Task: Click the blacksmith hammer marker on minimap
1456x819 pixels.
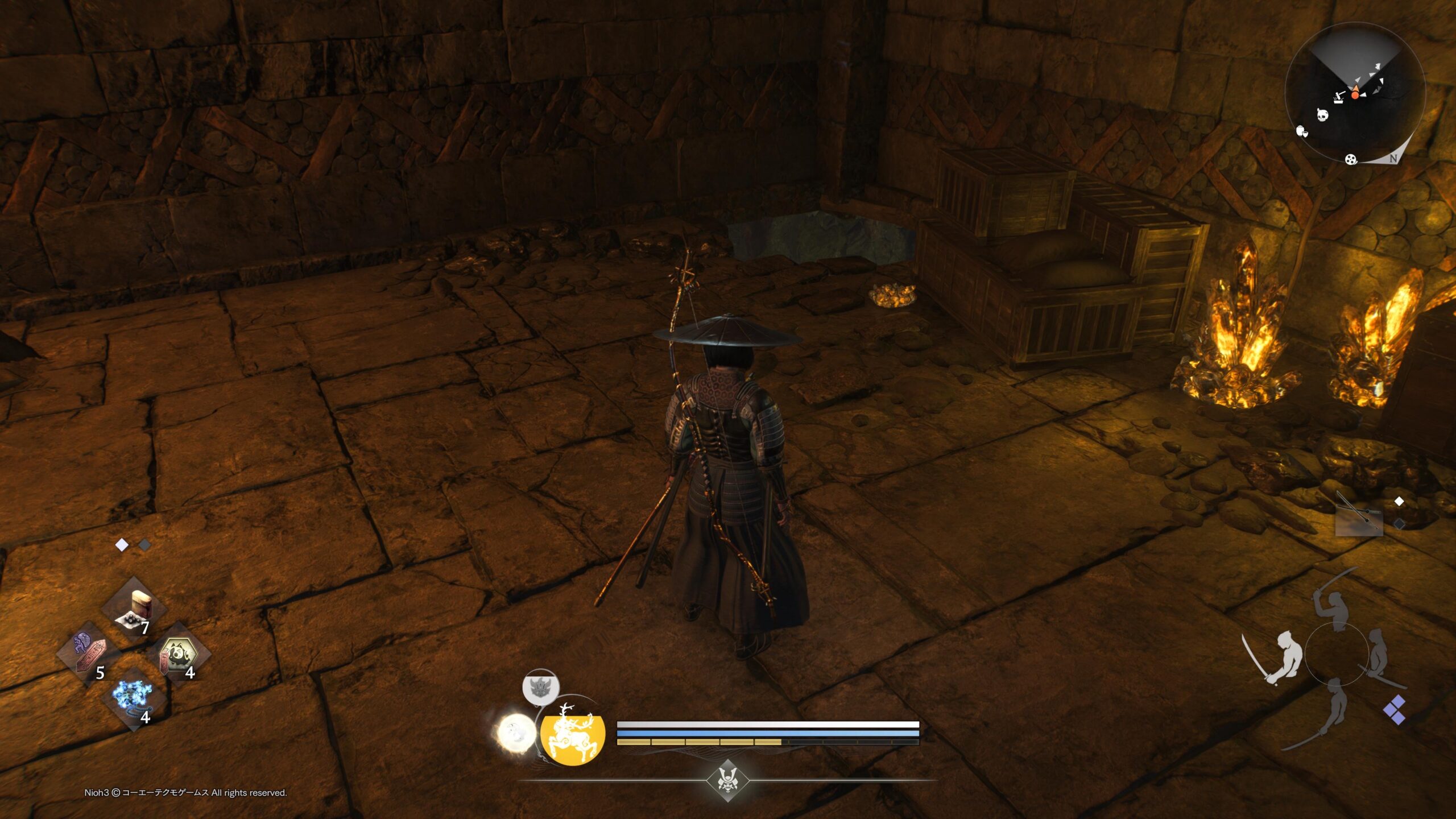Action: pyautogui.click(x=1339, y=97)
